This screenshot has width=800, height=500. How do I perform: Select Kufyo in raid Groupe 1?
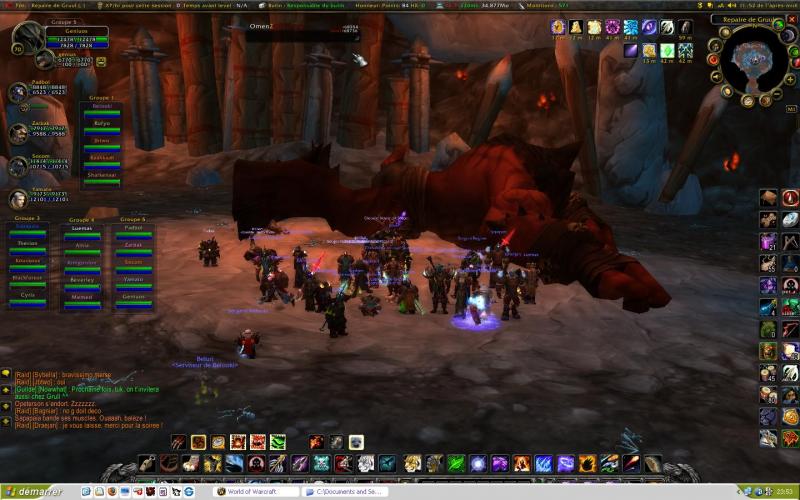(x=101, y=125)
